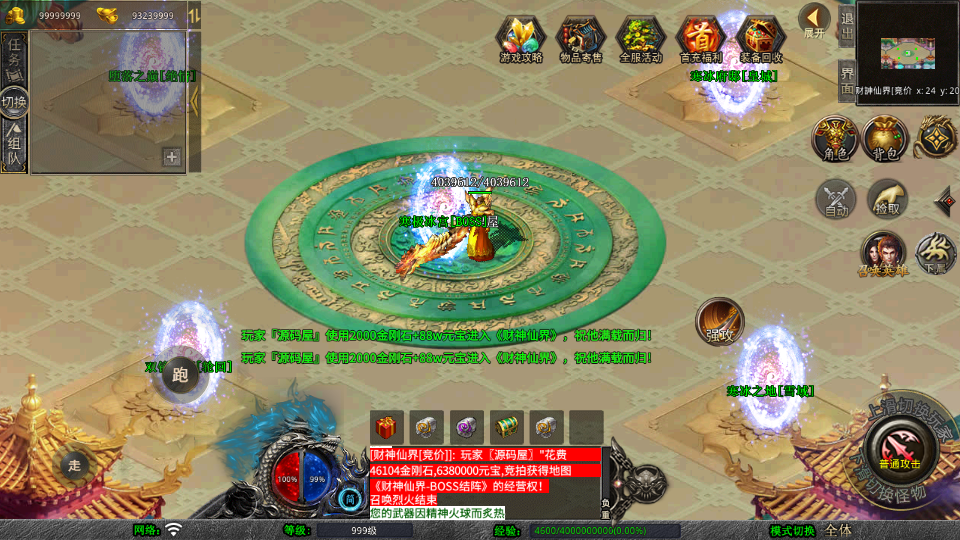Select the 组队 team tab
This screenshot has height=540, width=960.
click(x=14, y=146)
